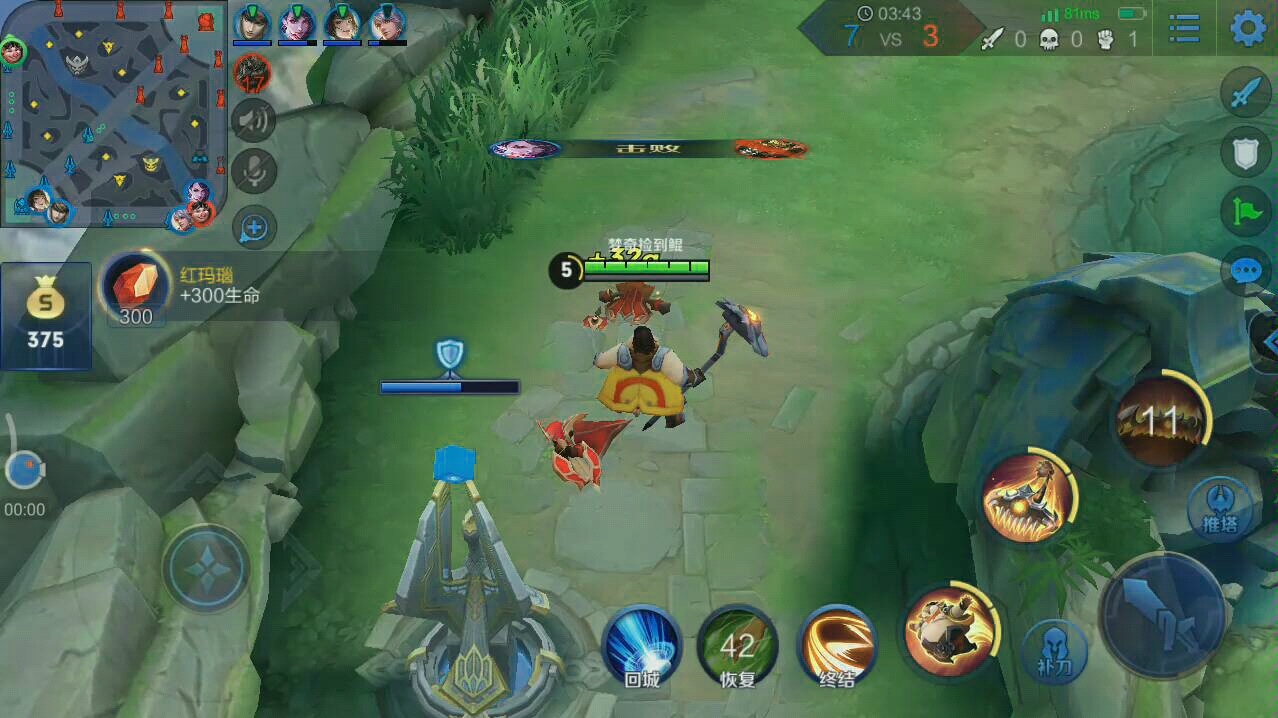Cast the jaw trap skill icon
The image size is (1278, 718).
tap(1025, 496)
